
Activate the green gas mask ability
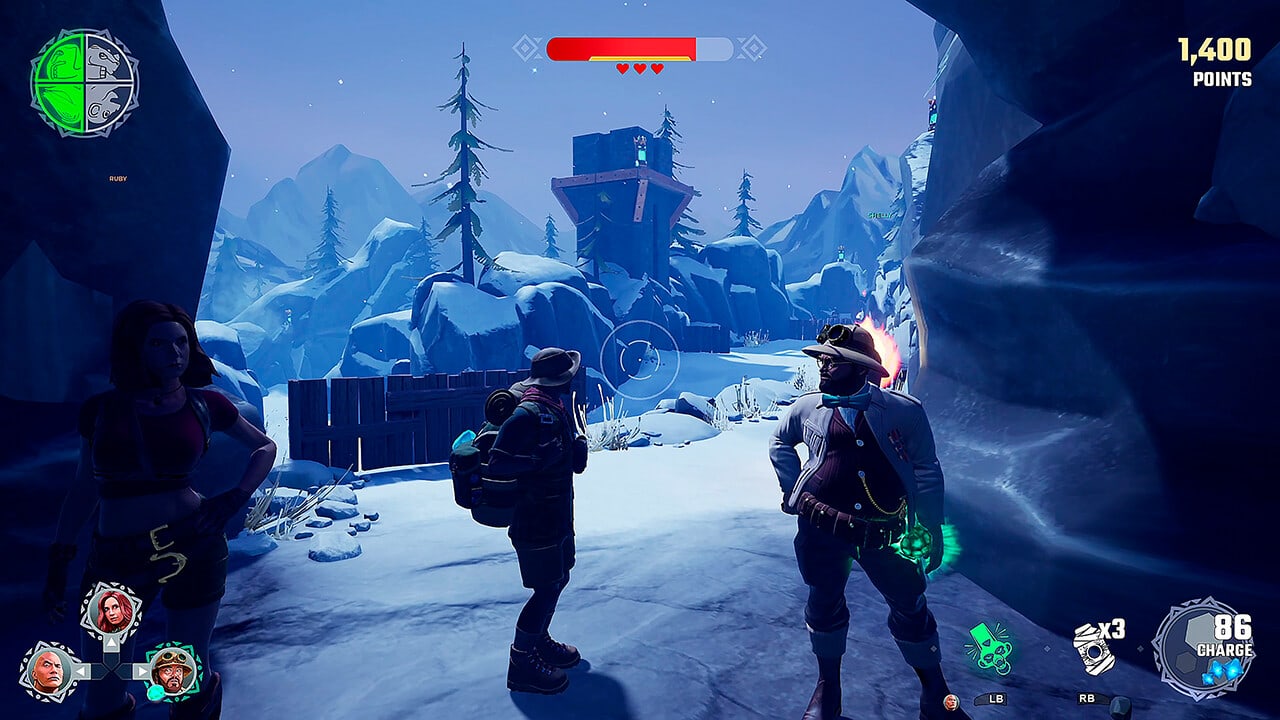(x=990, y=649)
